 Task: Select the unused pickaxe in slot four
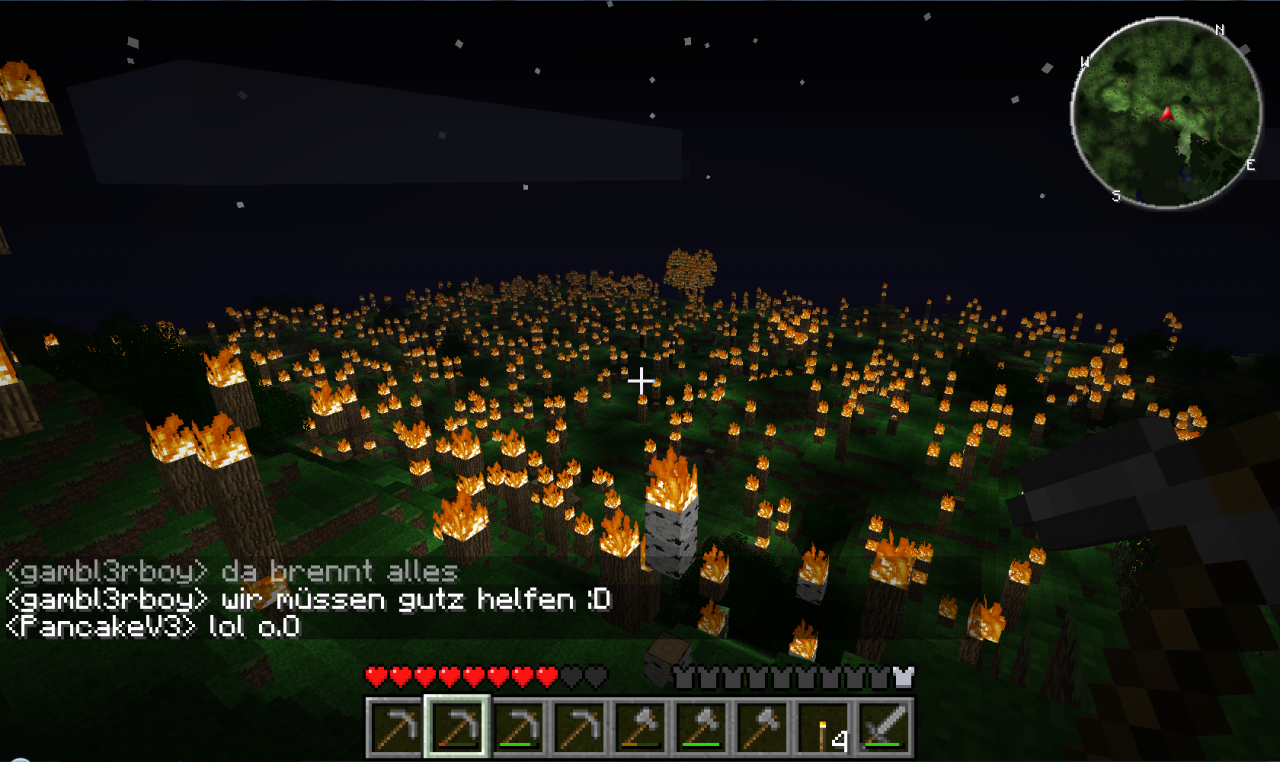click(581, 725)
